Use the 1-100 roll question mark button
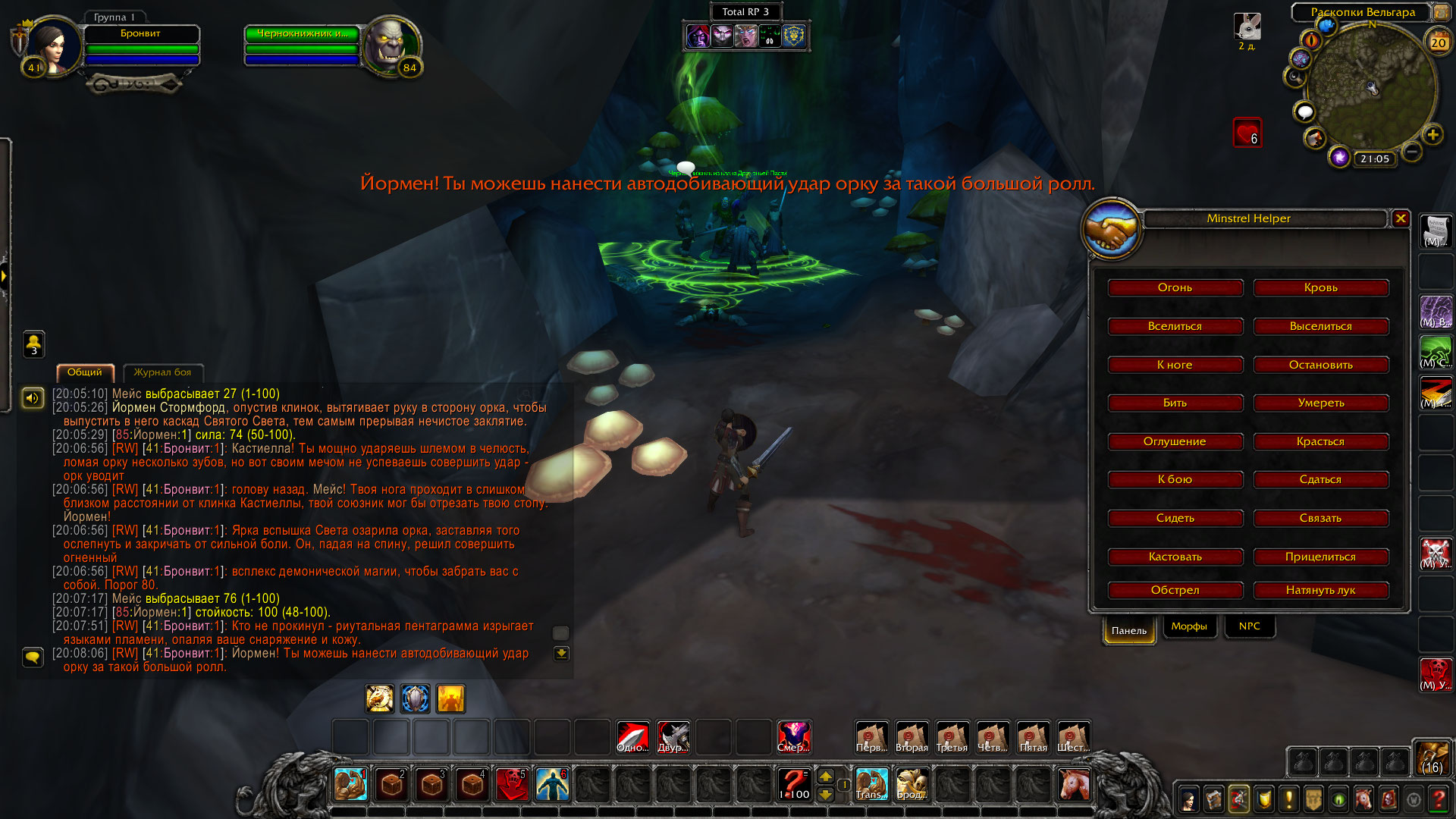1456x819 pixels. pyautogui.click(x=793, y=783)
